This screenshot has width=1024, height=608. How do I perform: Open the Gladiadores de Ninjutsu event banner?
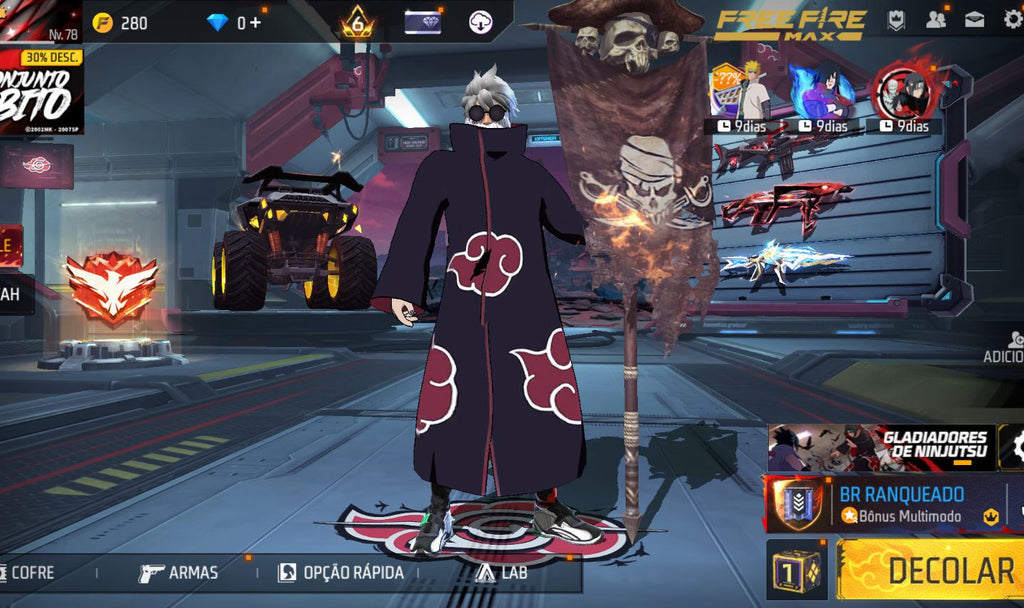coord(880,448)
